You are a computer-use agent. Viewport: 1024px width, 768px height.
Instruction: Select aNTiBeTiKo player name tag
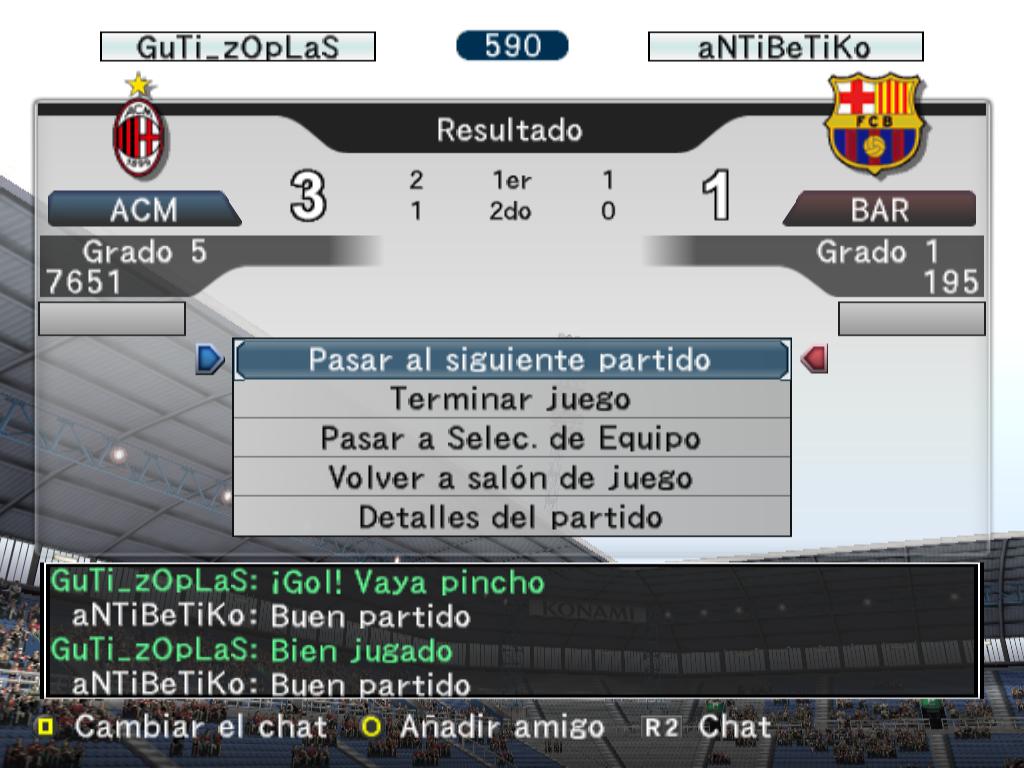[785, 47]
